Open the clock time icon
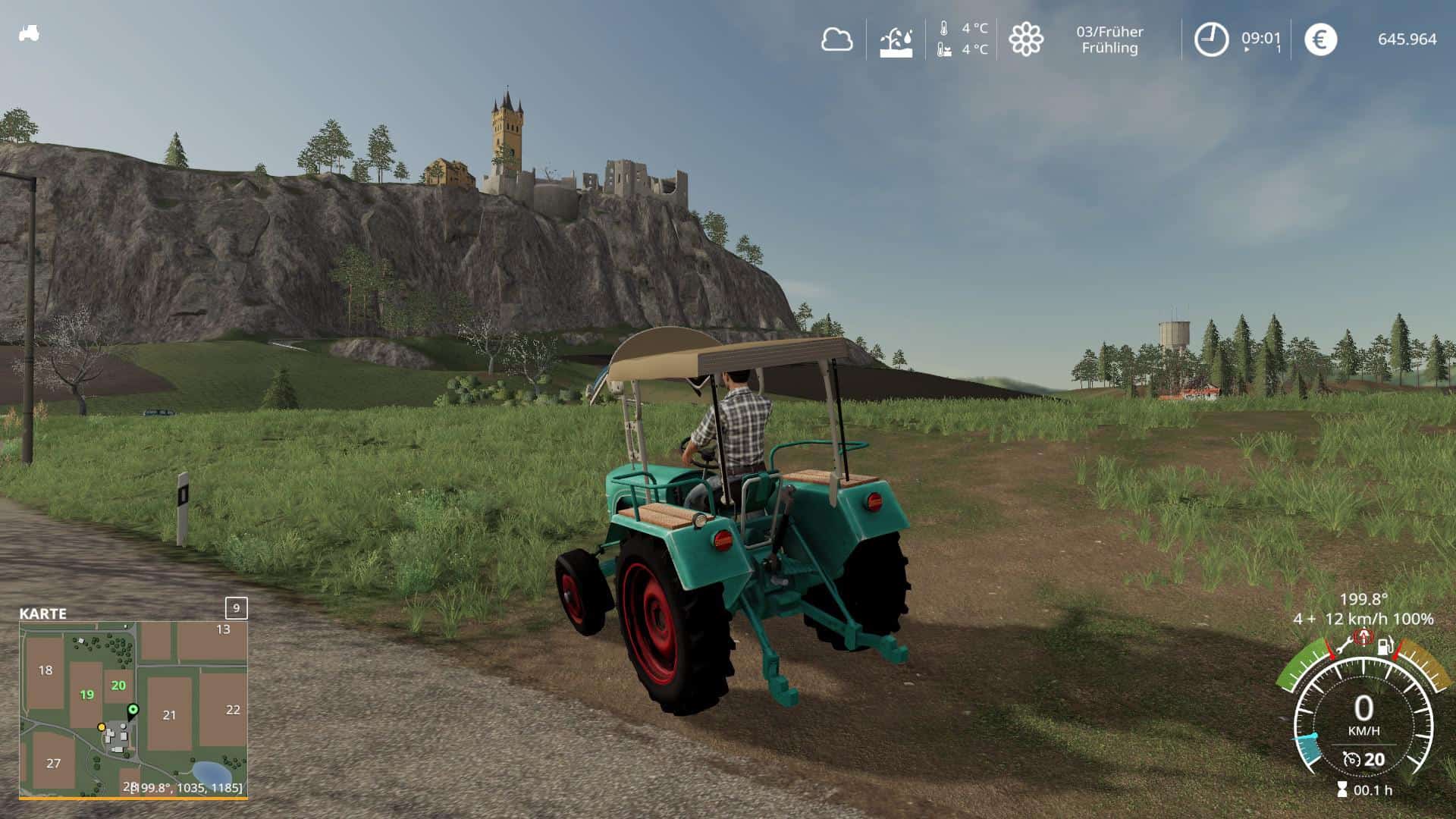This screenshot has width=1456, height=819. click(1211, 39)
